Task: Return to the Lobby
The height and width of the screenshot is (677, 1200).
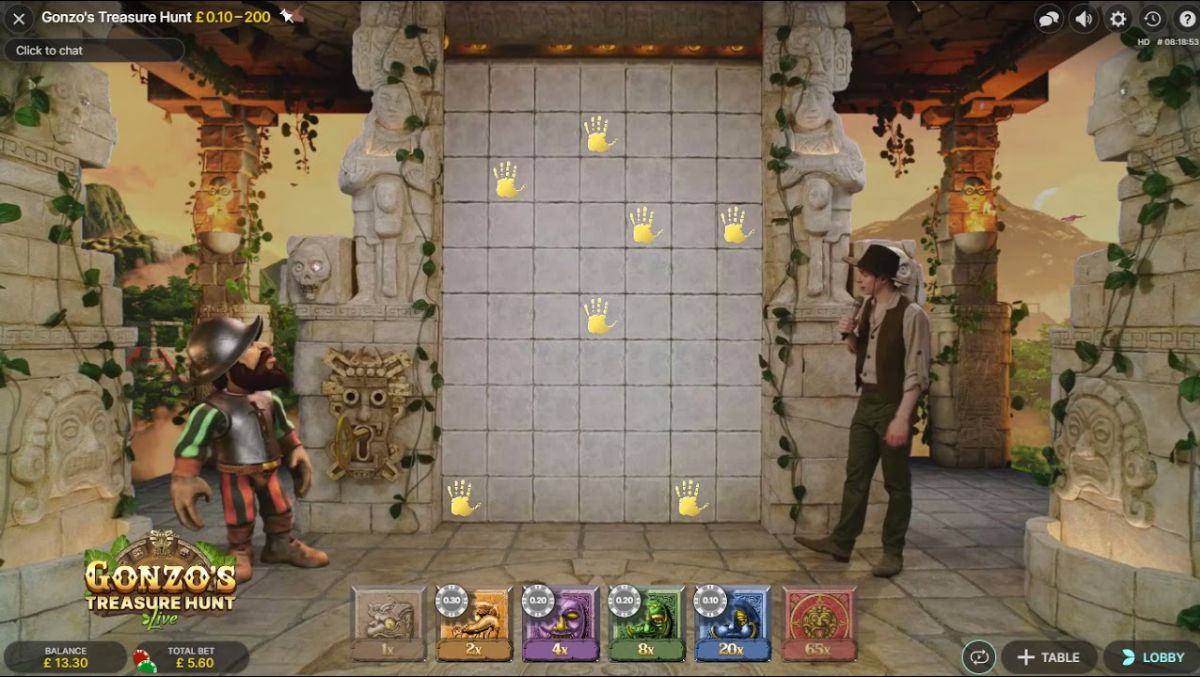Action: tap(1152, 657)
